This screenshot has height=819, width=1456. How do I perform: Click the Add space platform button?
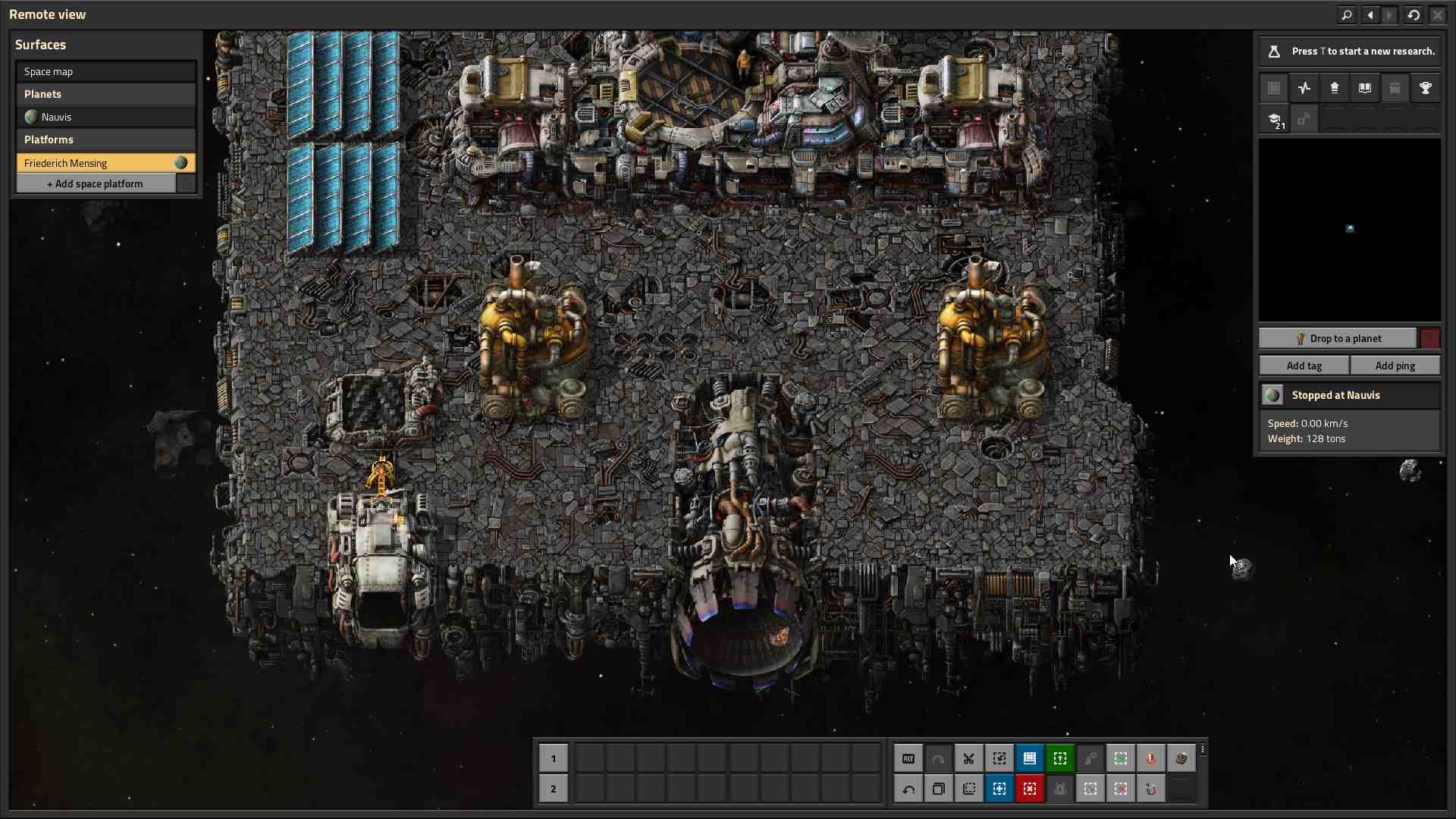pos(96,184)
